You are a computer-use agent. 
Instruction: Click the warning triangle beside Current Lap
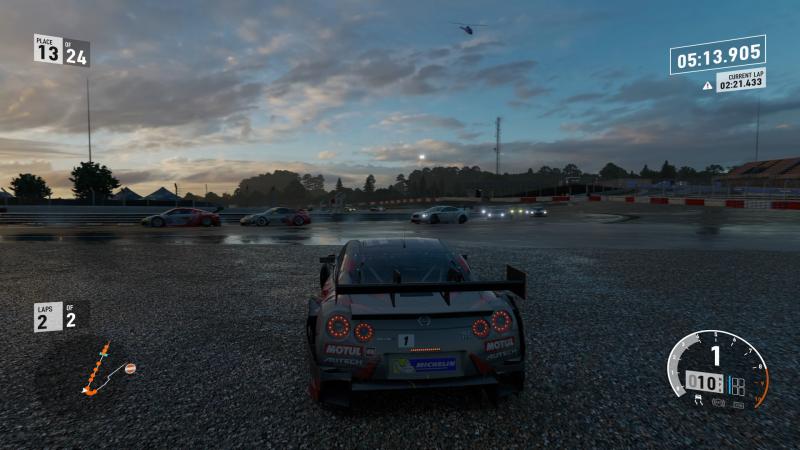tap(708, 86)
